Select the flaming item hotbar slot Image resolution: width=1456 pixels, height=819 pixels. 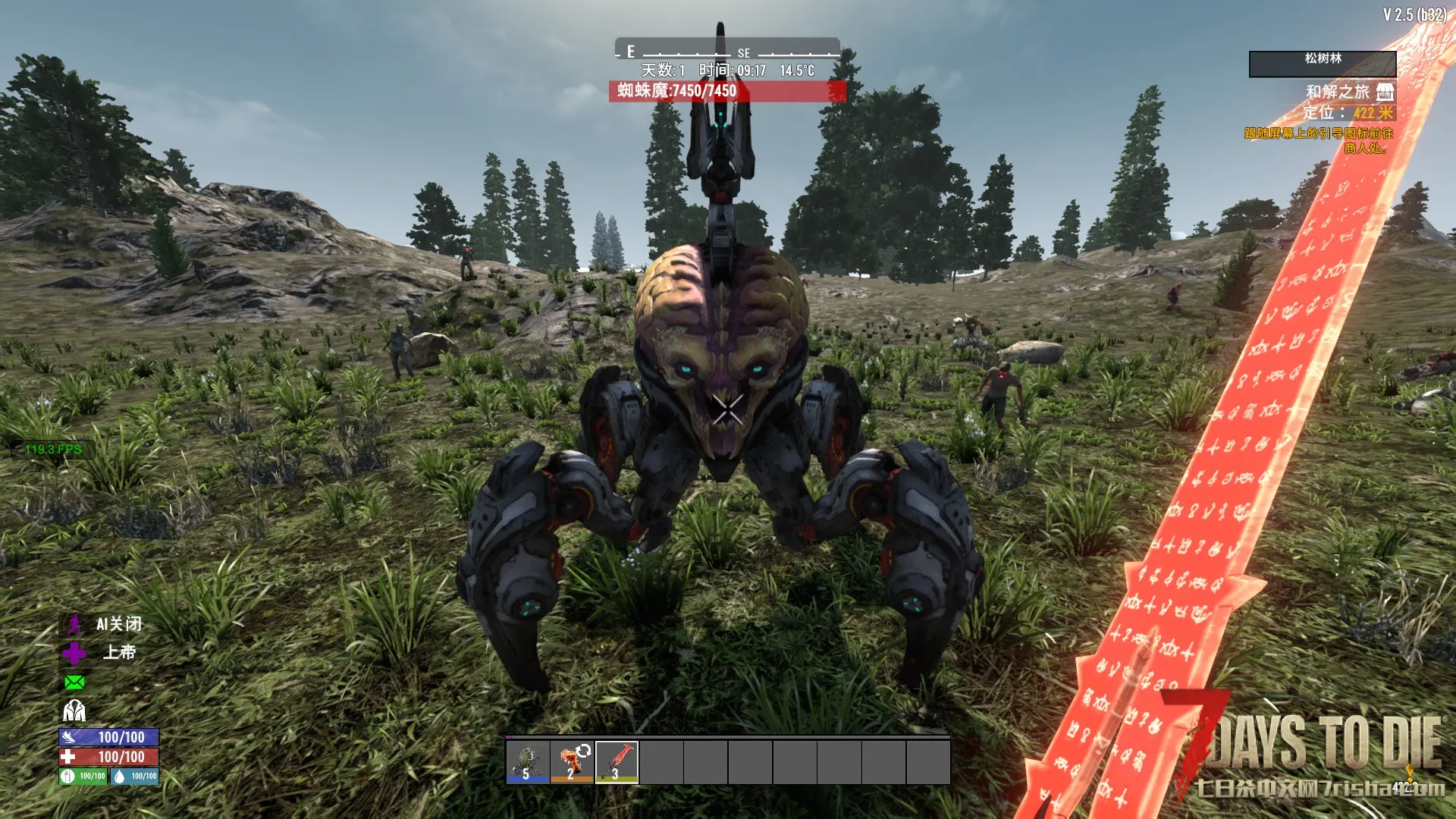point(572,761)
